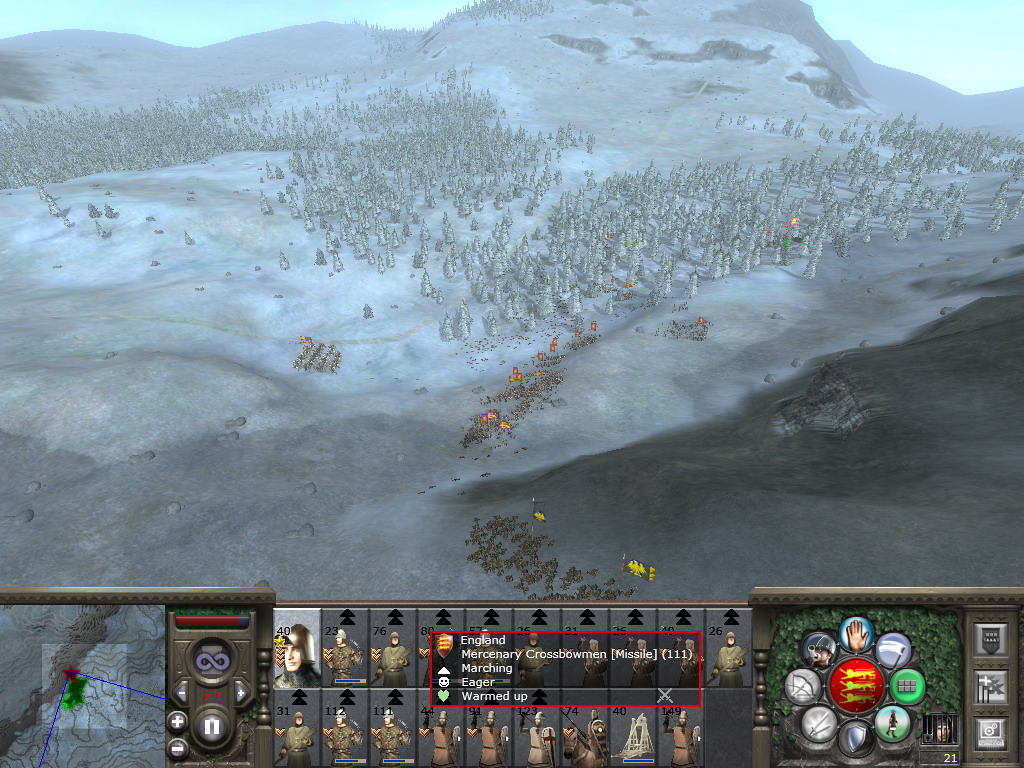Activate the helmeted soldier rally icon
The height and width of the screenshot is (768, 1024).
point(820,650)
